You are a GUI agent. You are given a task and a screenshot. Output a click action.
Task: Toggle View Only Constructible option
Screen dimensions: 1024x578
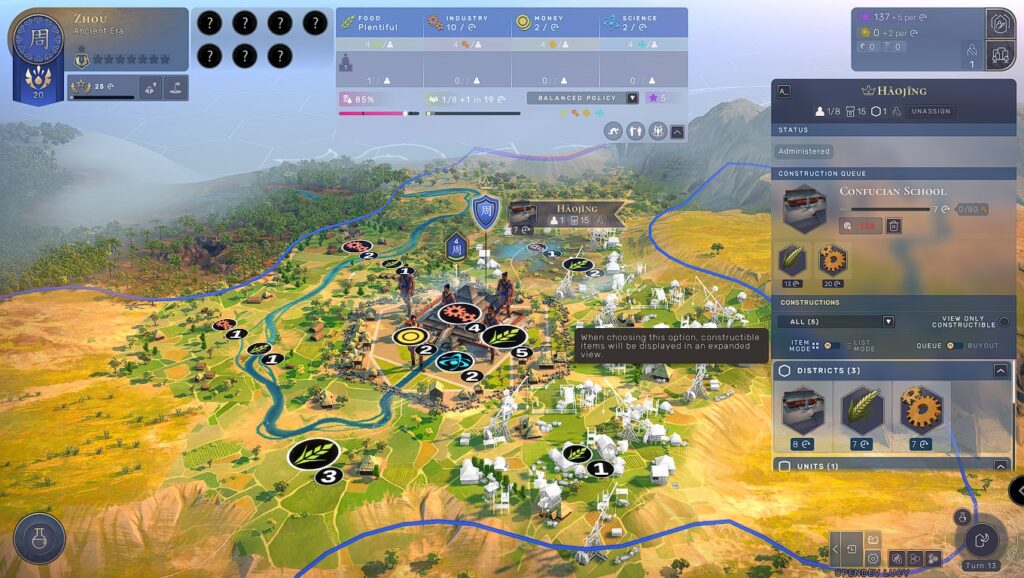pyautogui.click(x=1003, y=321)
